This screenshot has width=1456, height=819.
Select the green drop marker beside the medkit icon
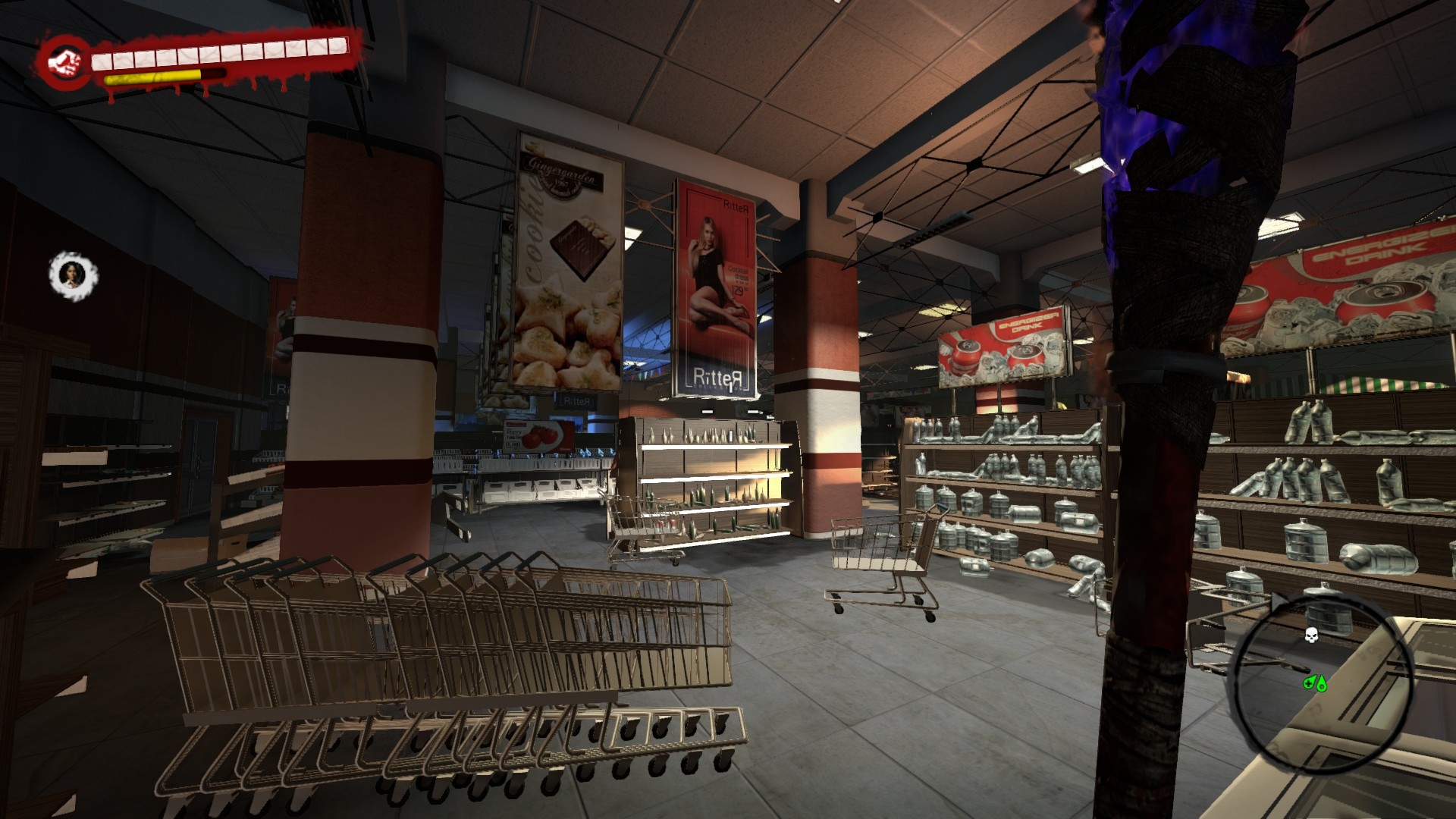pyautogui.click(x=1321, y=684)
